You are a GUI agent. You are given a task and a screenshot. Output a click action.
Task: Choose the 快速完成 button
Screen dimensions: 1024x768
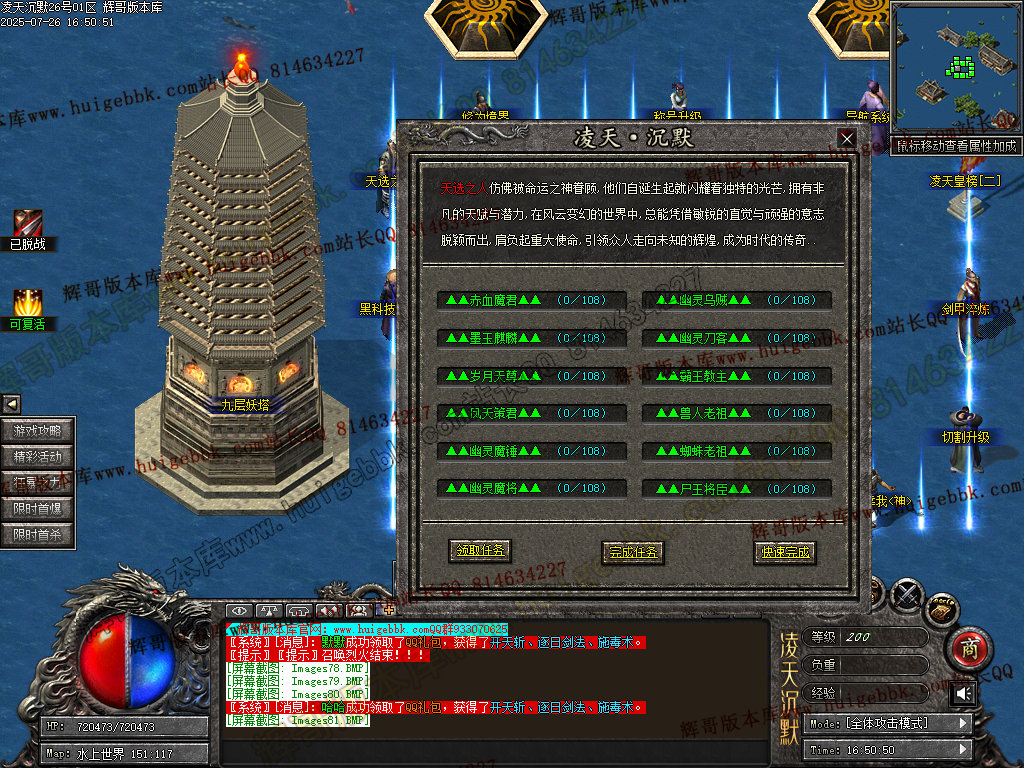click(x=785, y=551)
